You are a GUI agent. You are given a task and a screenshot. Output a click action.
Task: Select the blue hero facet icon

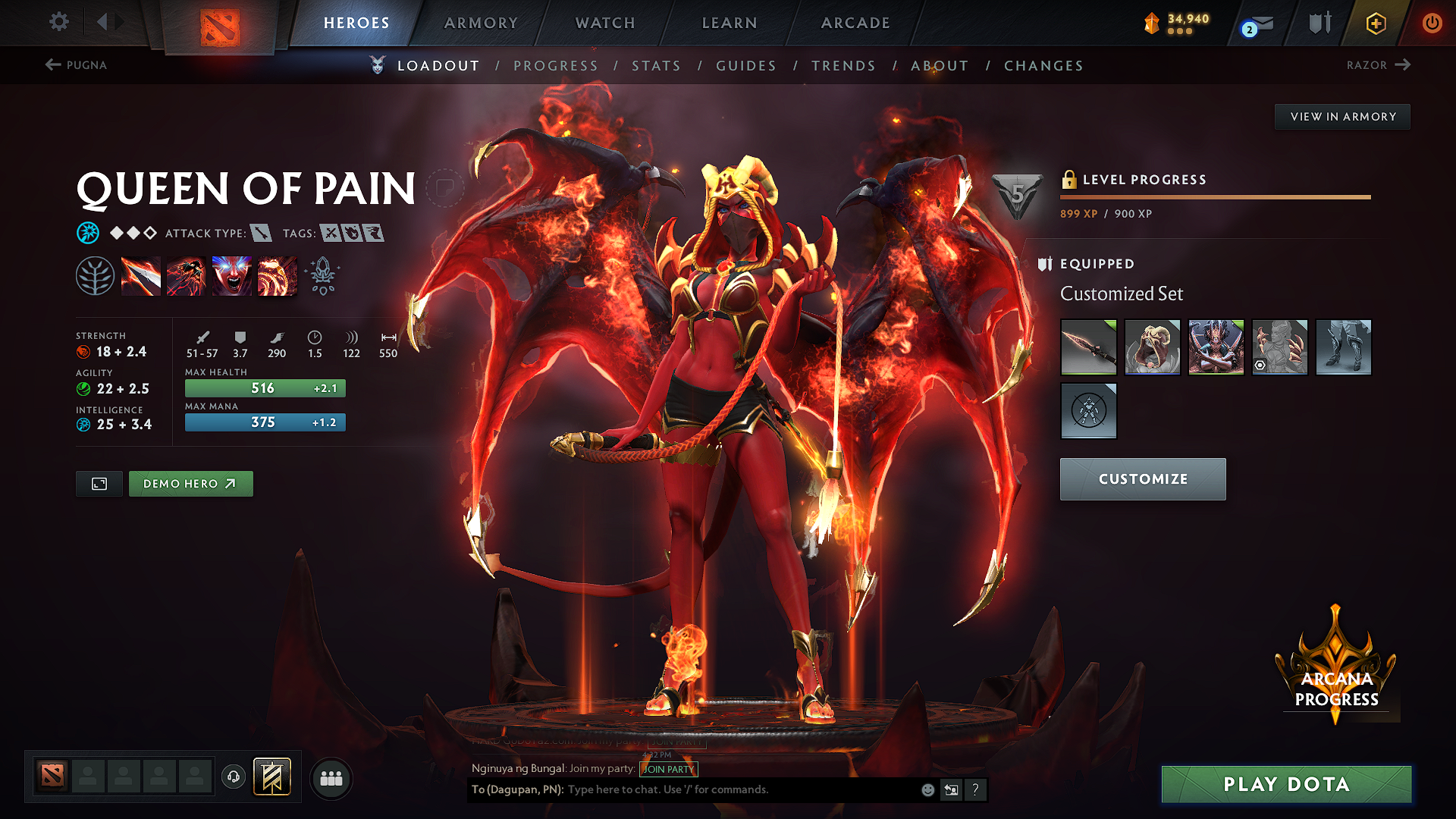[89, 233]
